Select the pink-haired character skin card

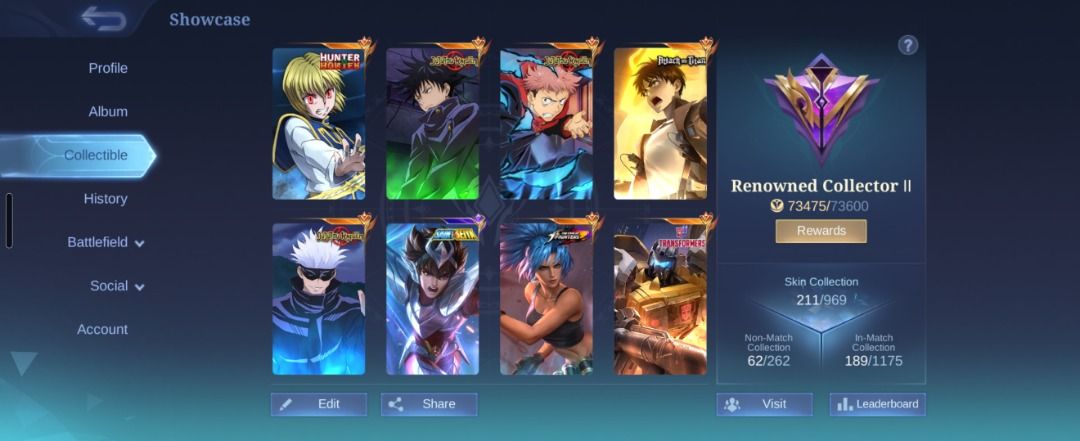(546, 122)
